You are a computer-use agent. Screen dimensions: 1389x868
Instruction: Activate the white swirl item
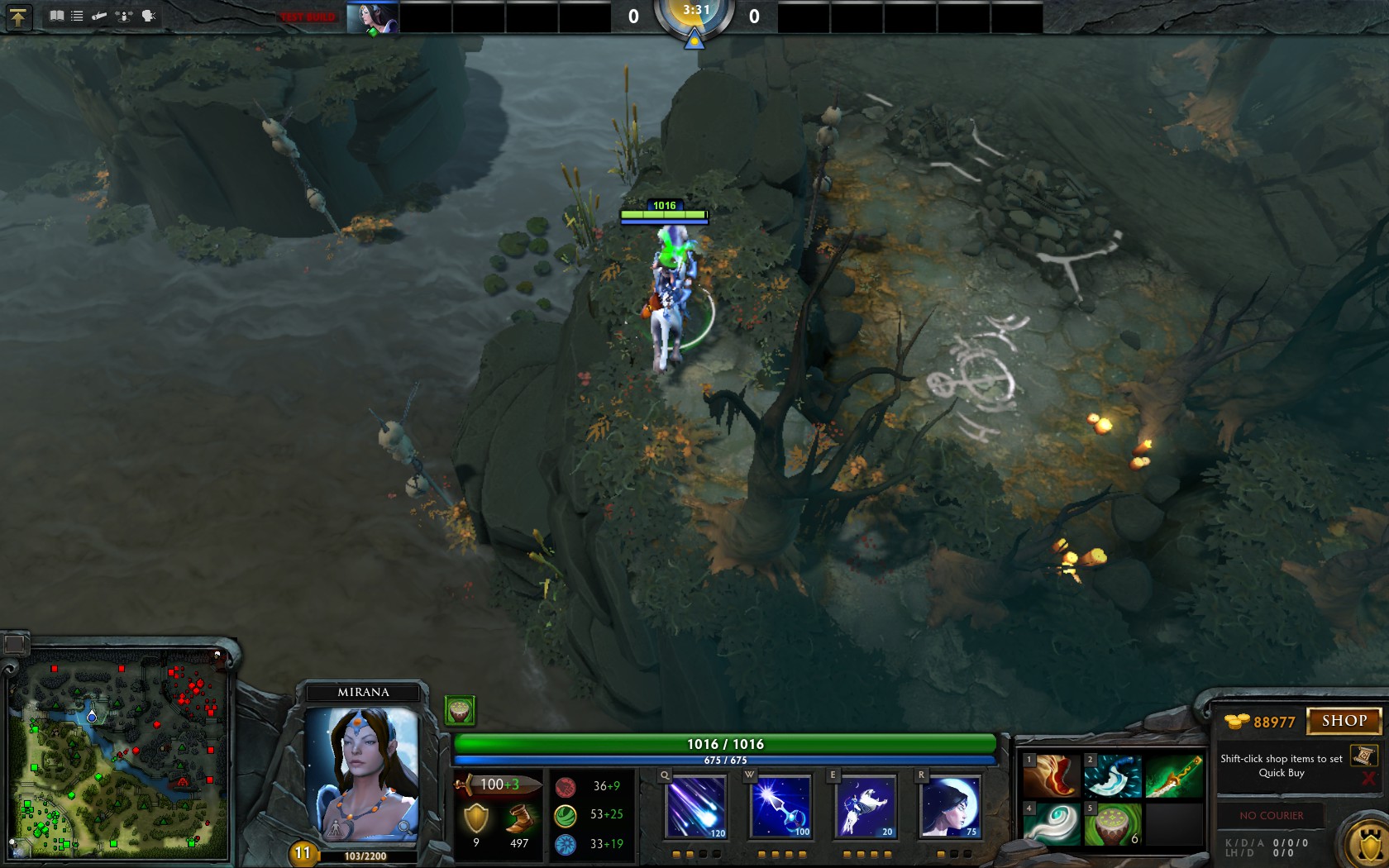click(1051, 824)
